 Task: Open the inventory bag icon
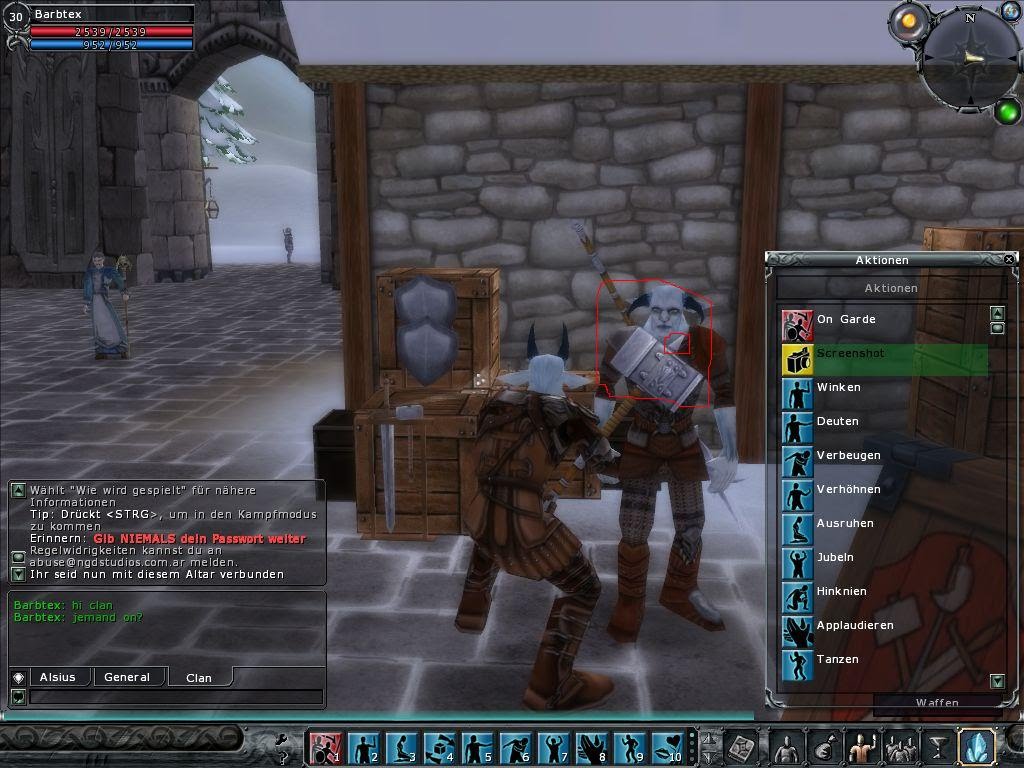pos(823,747)
